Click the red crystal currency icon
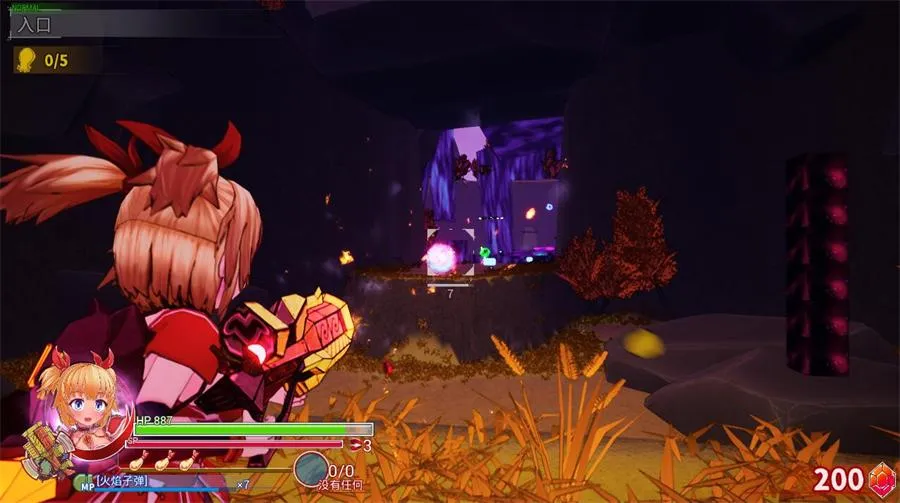 881,480
